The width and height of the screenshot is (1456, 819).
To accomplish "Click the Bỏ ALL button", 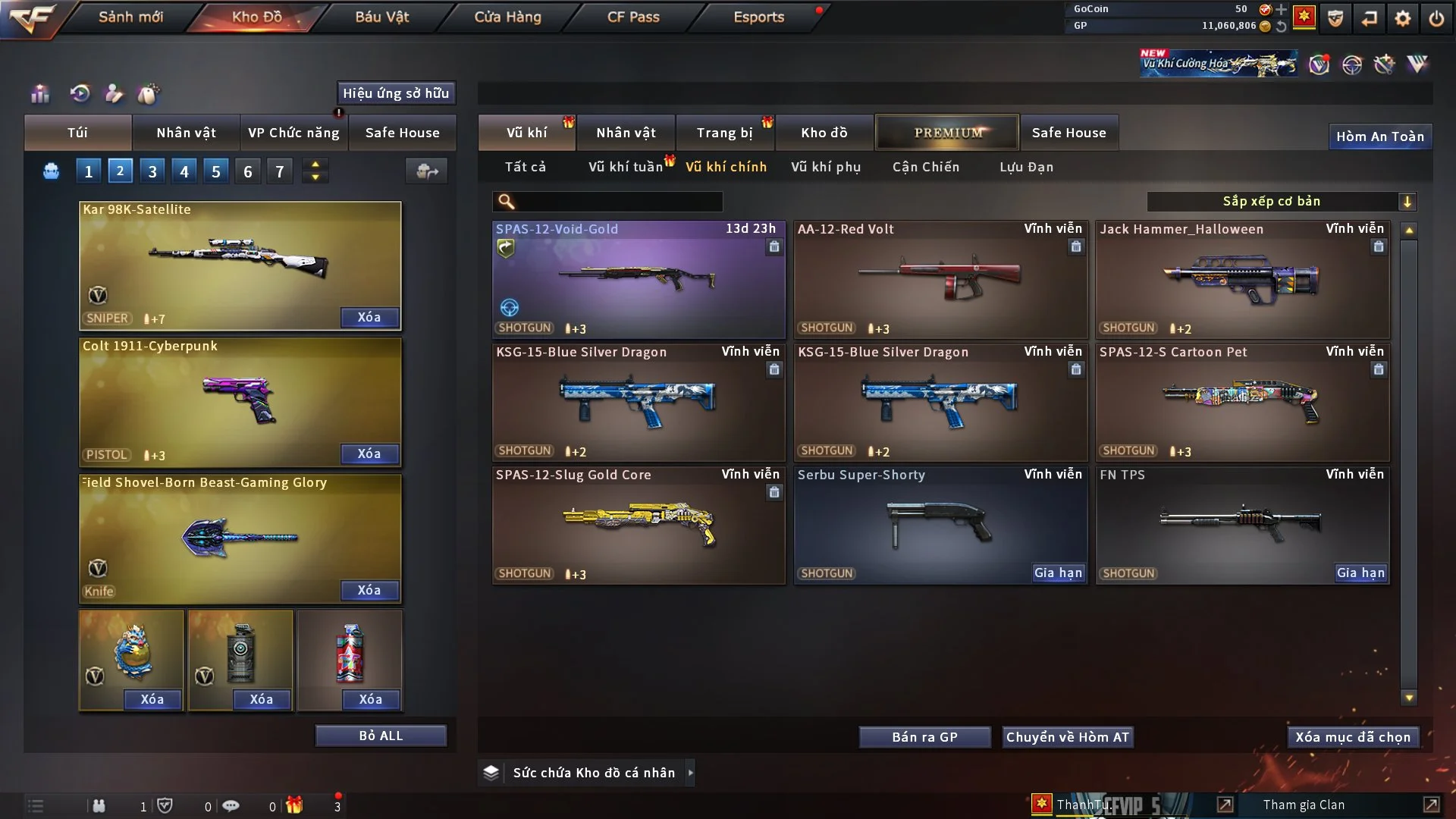I will tap(381, 736).
